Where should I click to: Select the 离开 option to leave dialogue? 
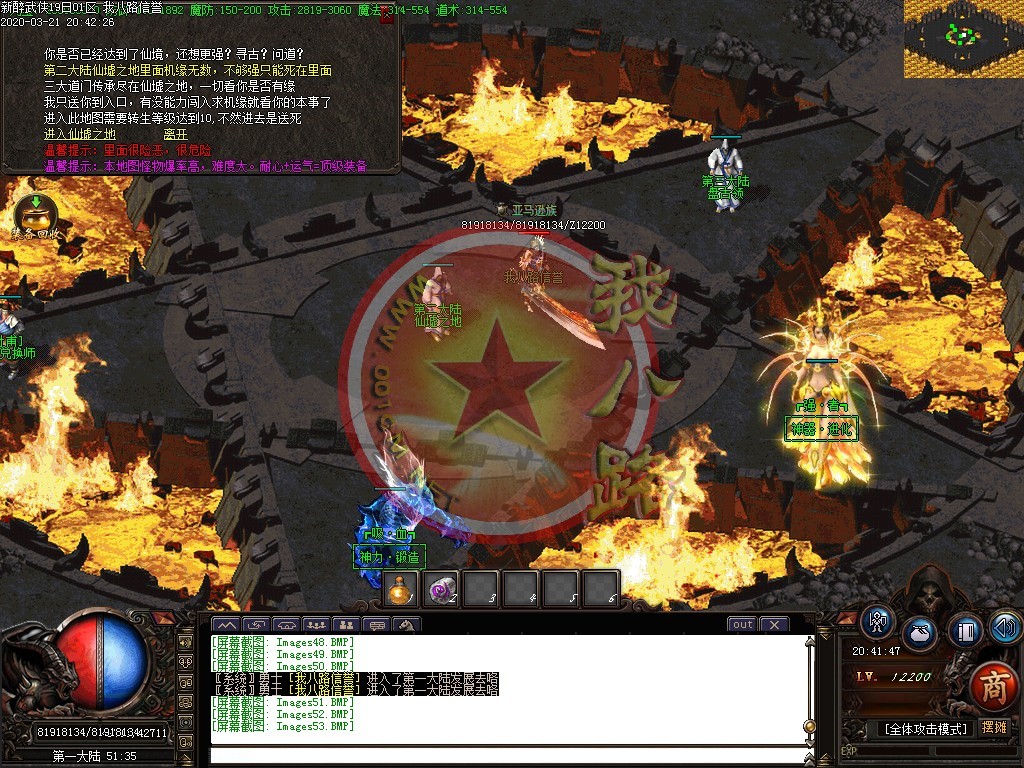pyautogui.click(x=176, y=134)
